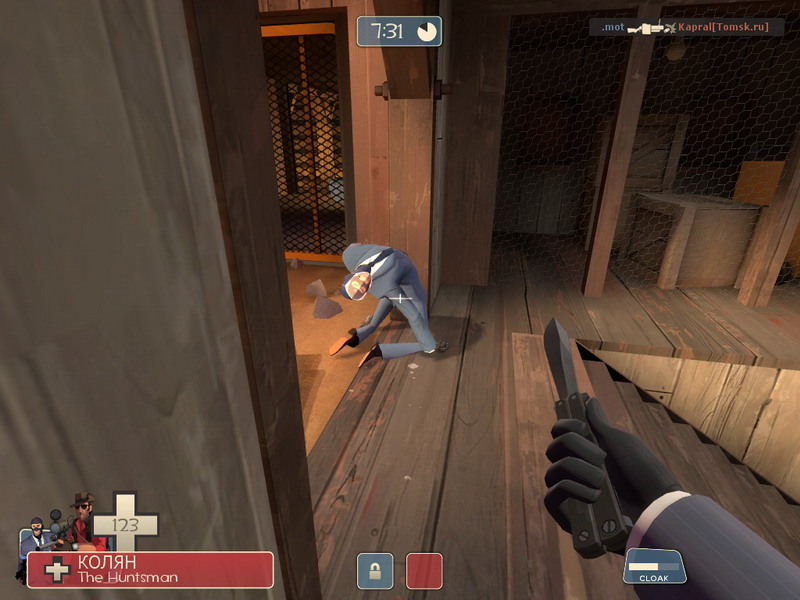Select the red control point icon
The image size is (800, 600).
tap(424, 571)
